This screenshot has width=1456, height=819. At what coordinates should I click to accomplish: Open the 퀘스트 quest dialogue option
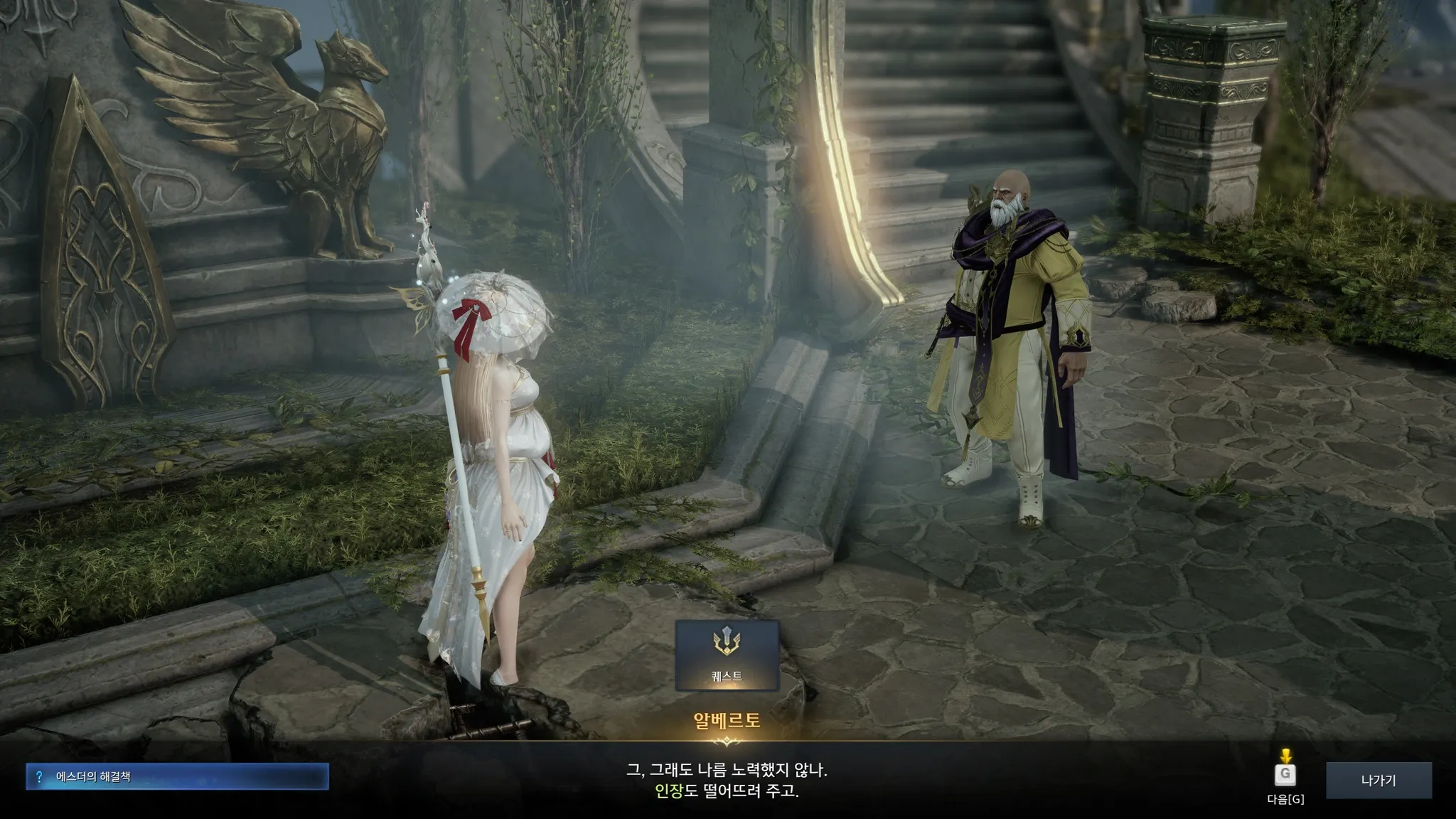coord(727,655)
